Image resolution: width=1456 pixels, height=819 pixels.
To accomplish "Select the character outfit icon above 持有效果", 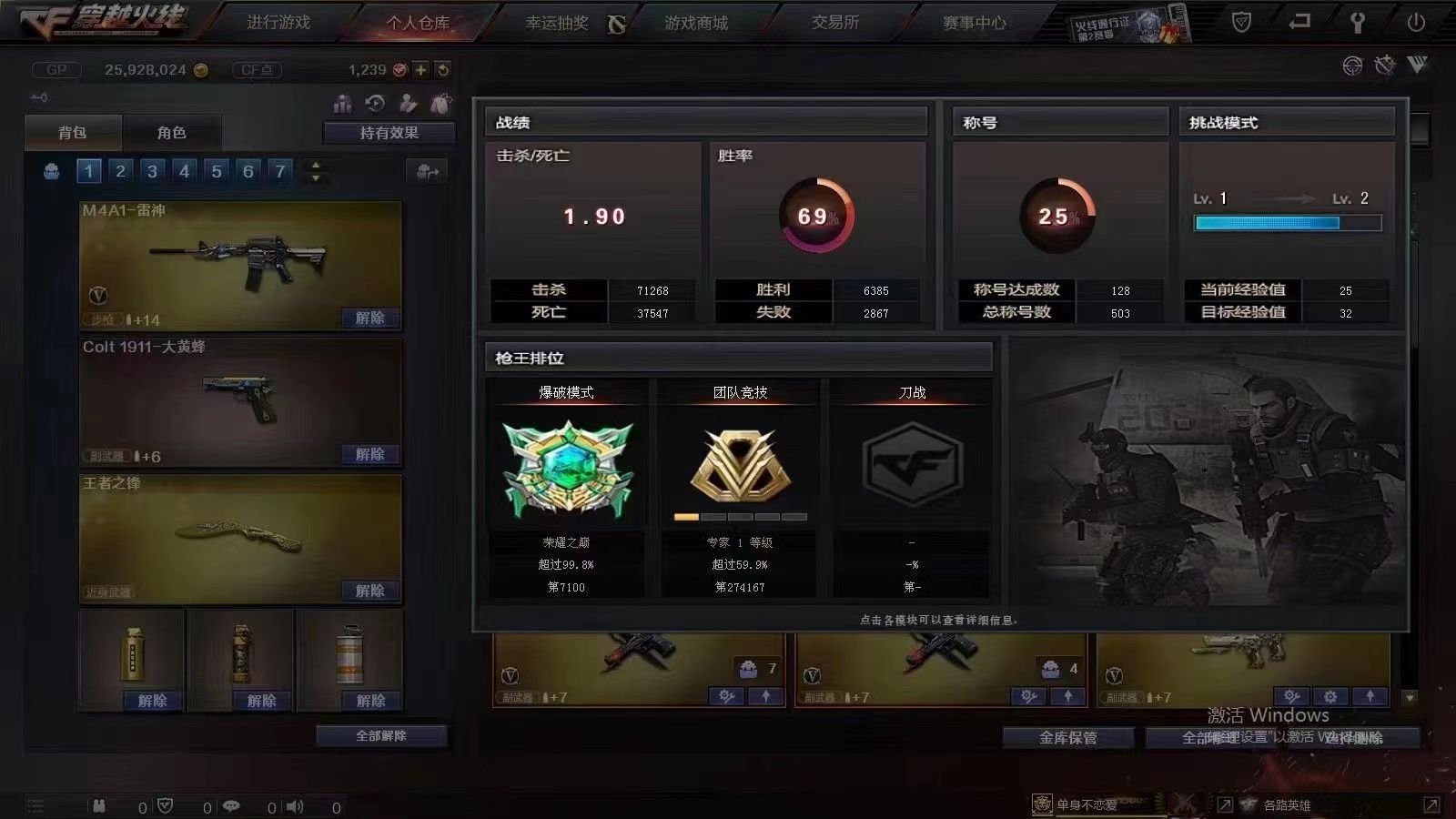I will coord(408,103).
